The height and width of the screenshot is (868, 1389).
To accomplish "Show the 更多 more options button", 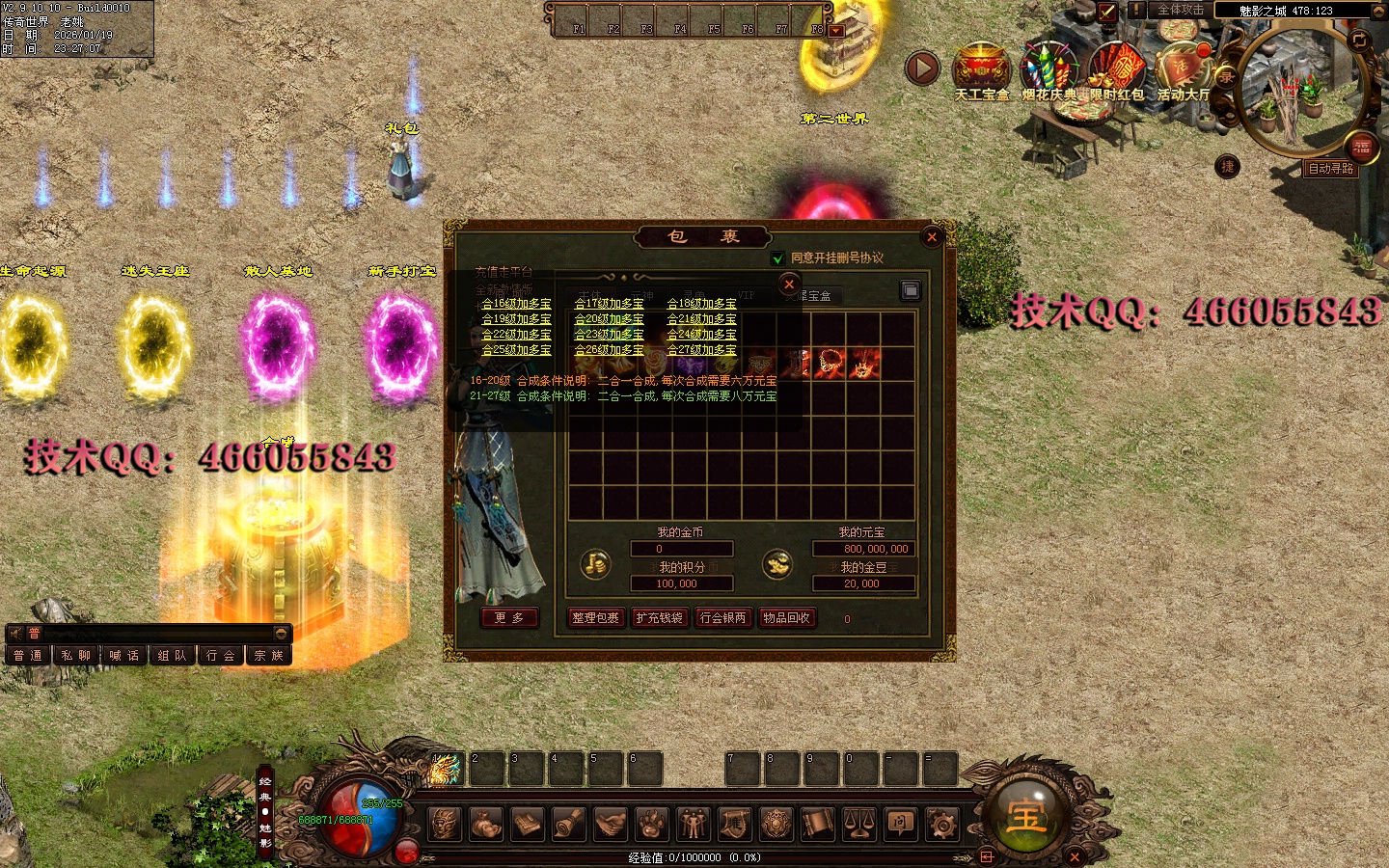I will (x=508, y=618).
